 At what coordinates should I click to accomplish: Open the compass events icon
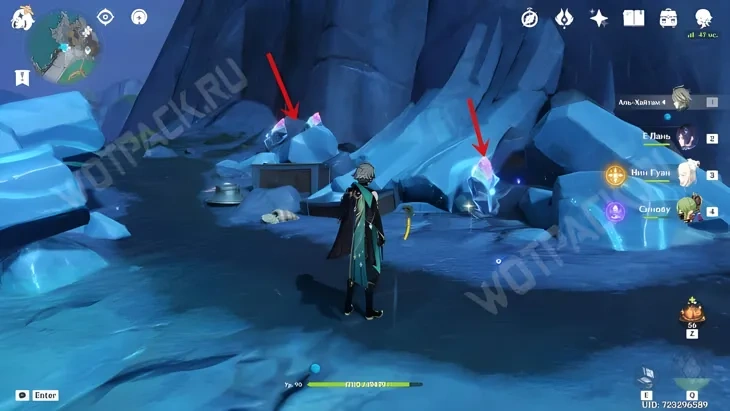coord(530,18)
